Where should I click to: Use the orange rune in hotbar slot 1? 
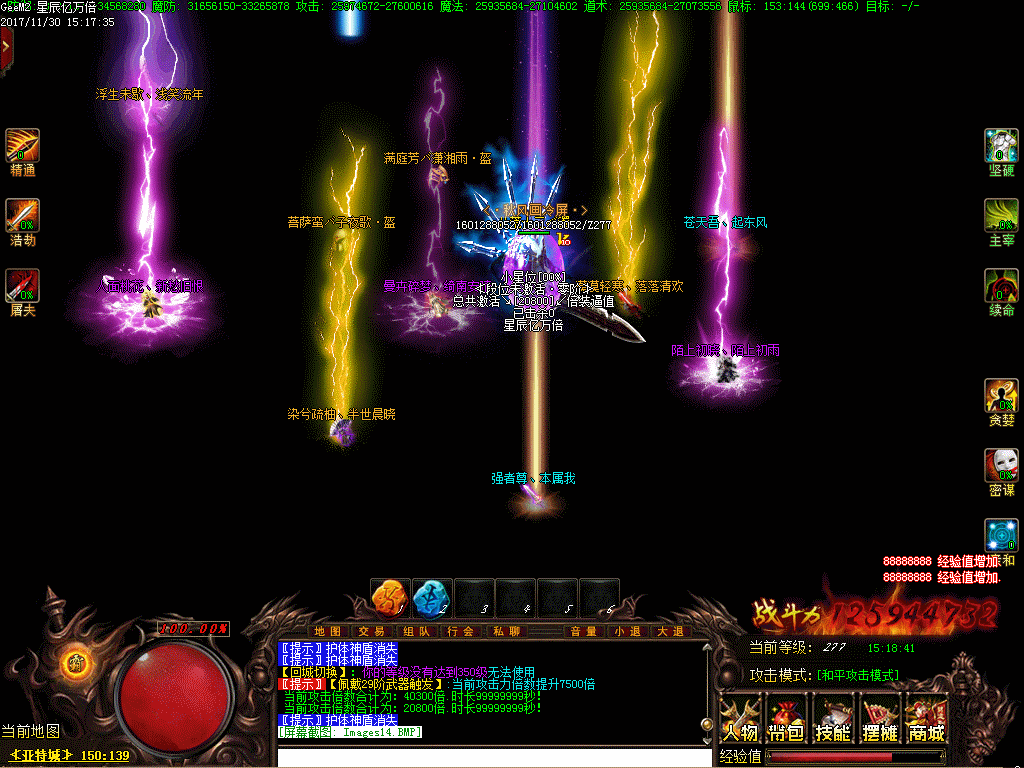click(387, 597)
